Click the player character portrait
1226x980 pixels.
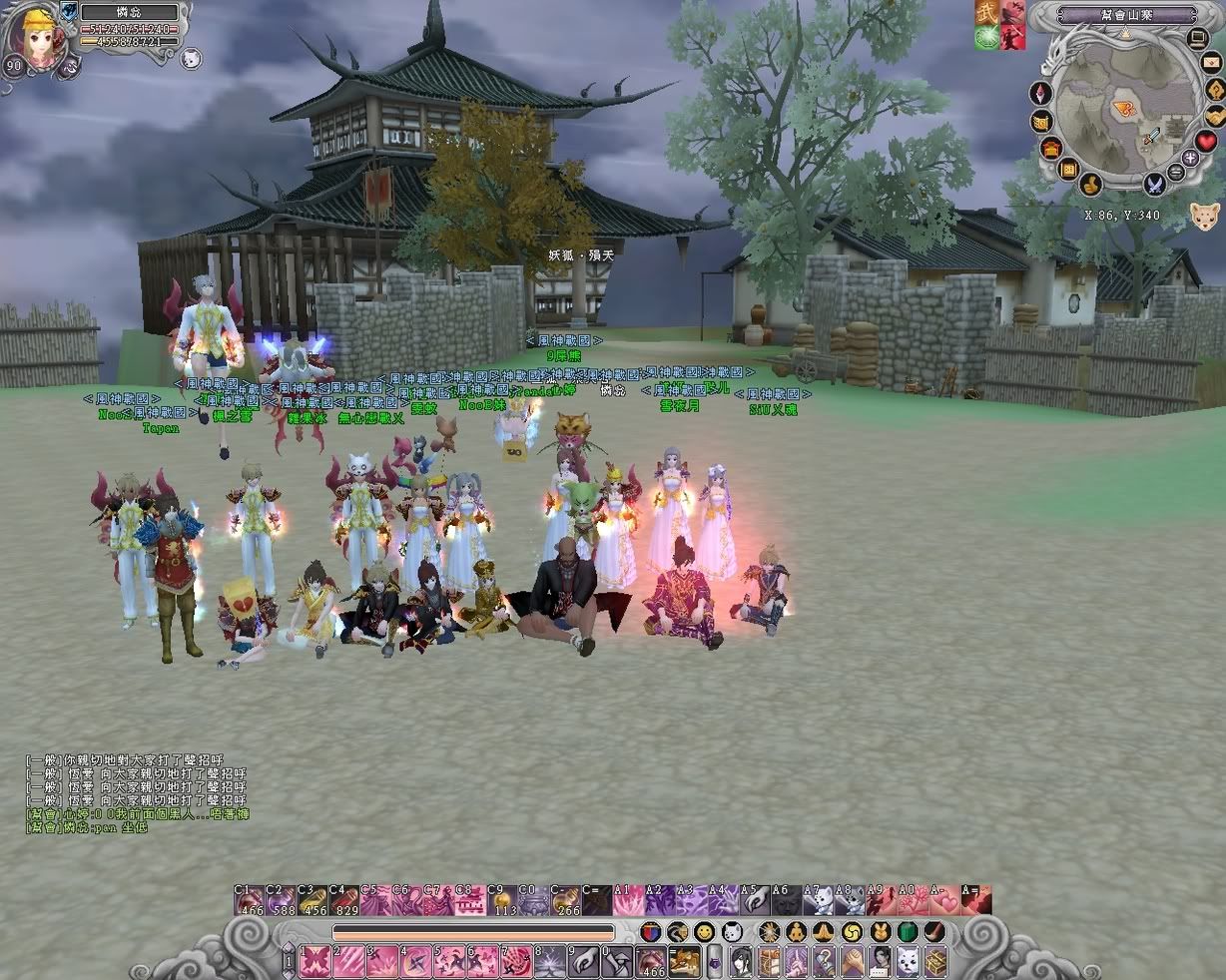point(38,38)
